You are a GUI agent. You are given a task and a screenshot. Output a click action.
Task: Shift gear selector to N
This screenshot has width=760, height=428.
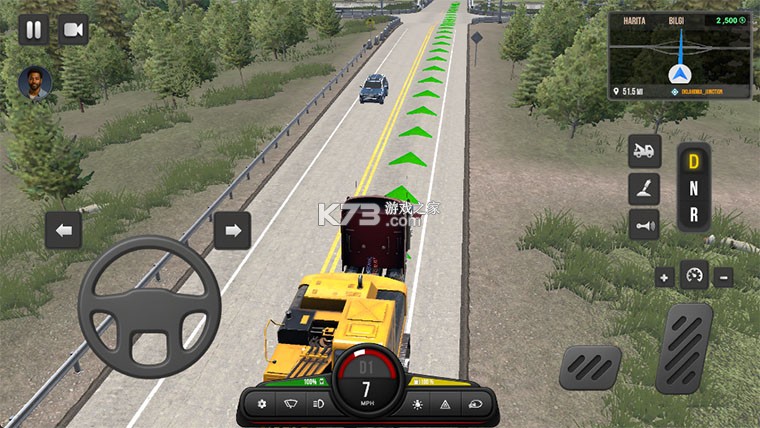point(693,187)
